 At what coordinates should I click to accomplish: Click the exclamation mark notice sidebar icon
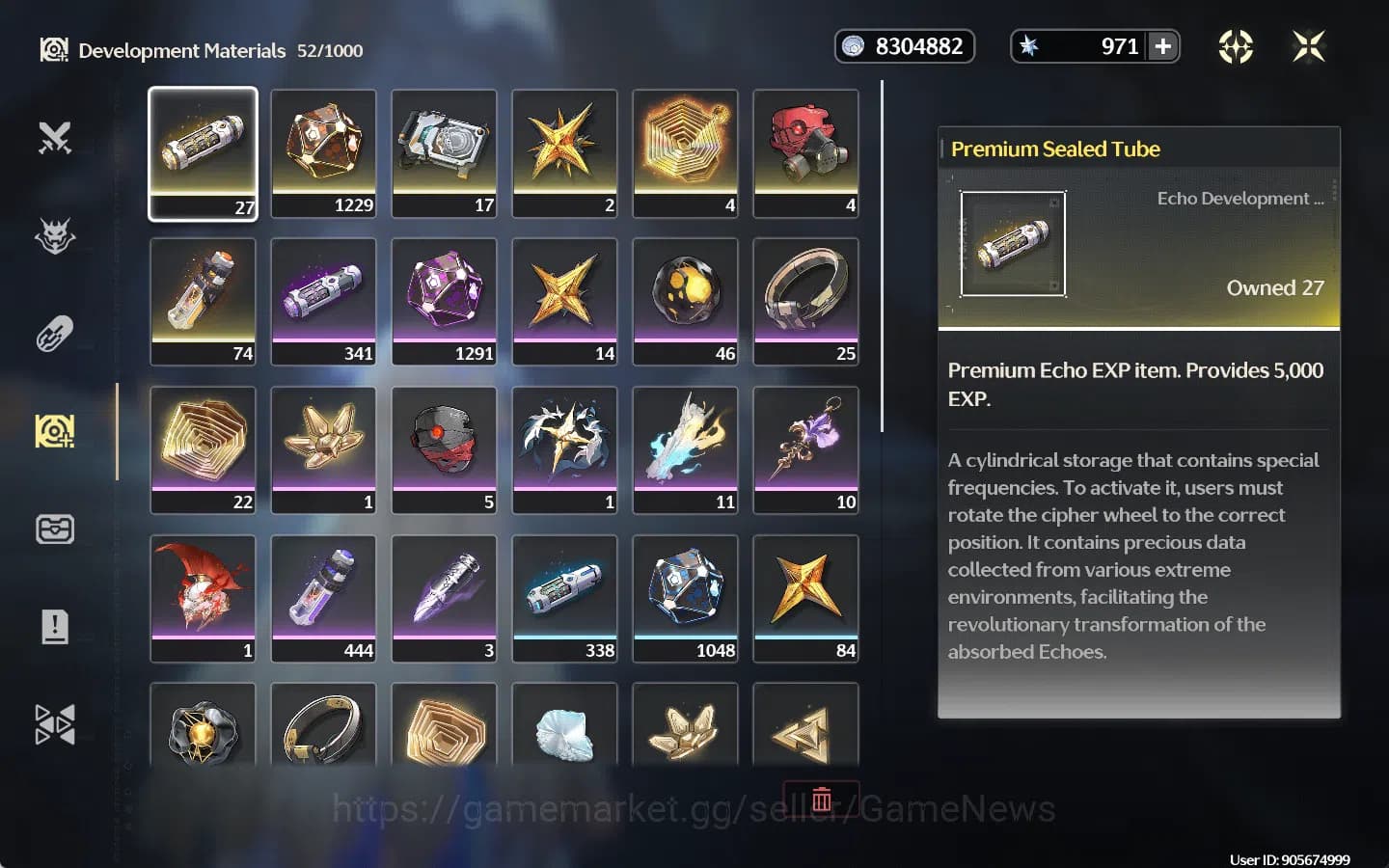click(55, 625)
